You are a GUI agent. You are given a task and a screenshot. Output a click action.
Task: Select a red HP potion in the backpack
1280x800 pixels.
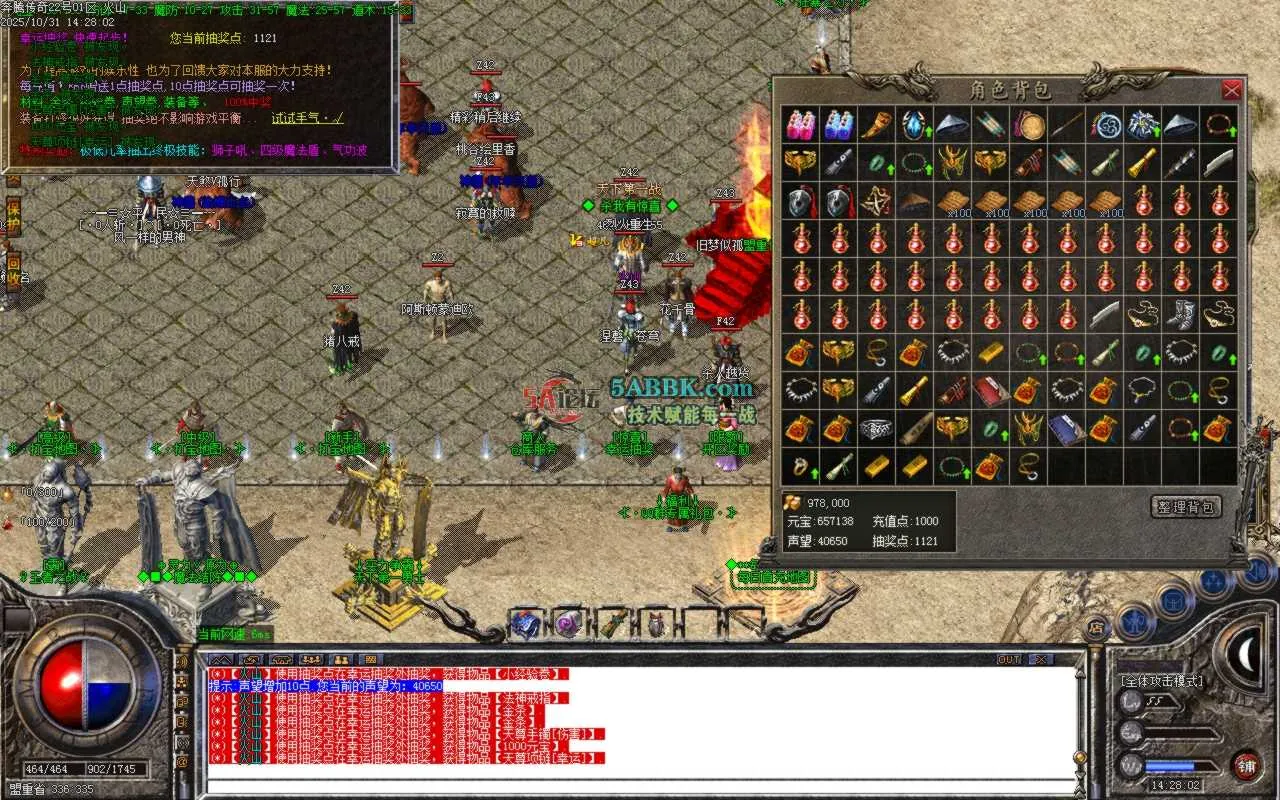pyautogui.click(x=801, y=242)
